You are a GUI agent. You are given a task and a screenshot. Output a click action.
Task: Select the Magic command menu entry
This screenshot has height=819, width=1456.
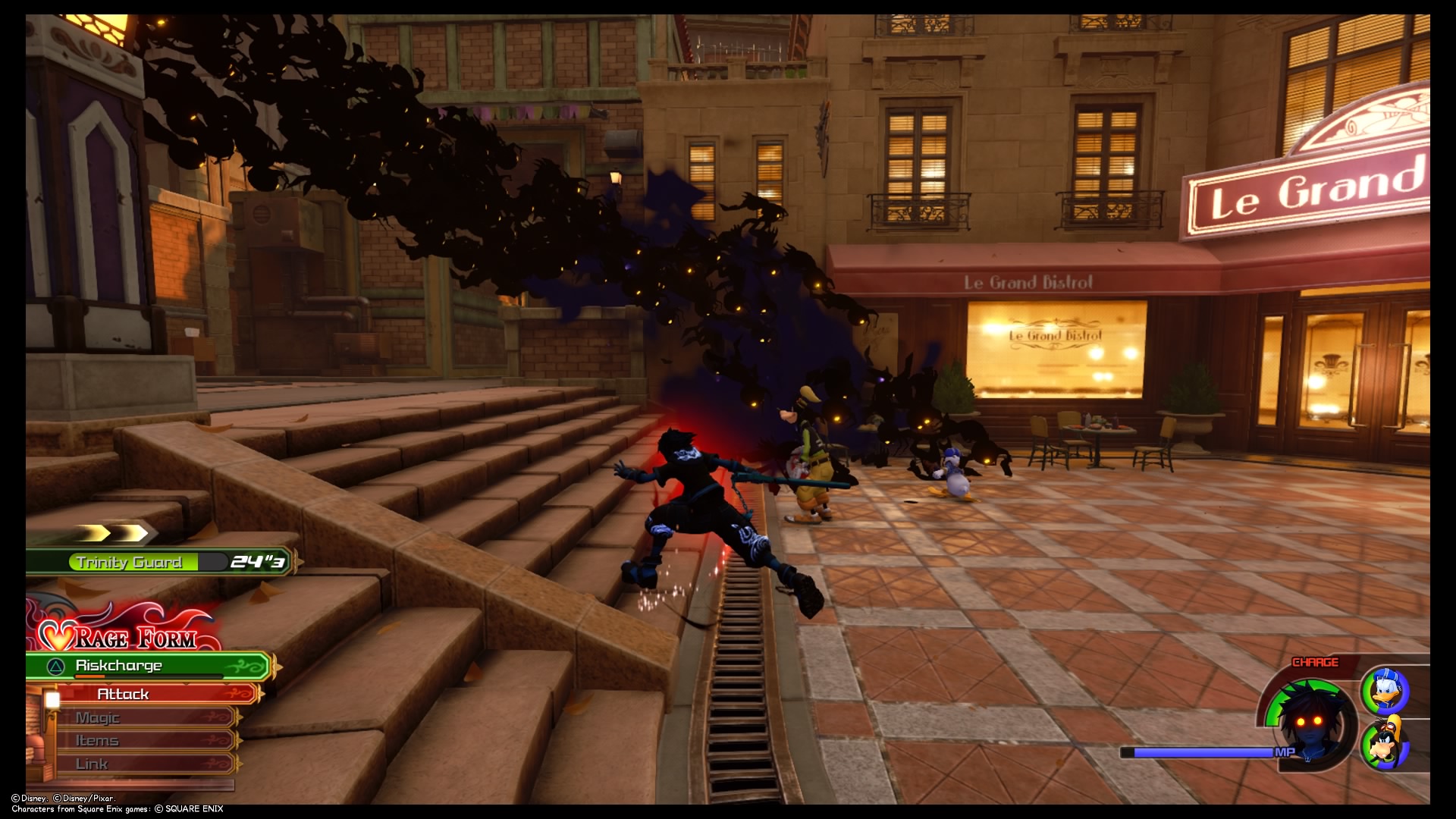(x=99, y=717)
